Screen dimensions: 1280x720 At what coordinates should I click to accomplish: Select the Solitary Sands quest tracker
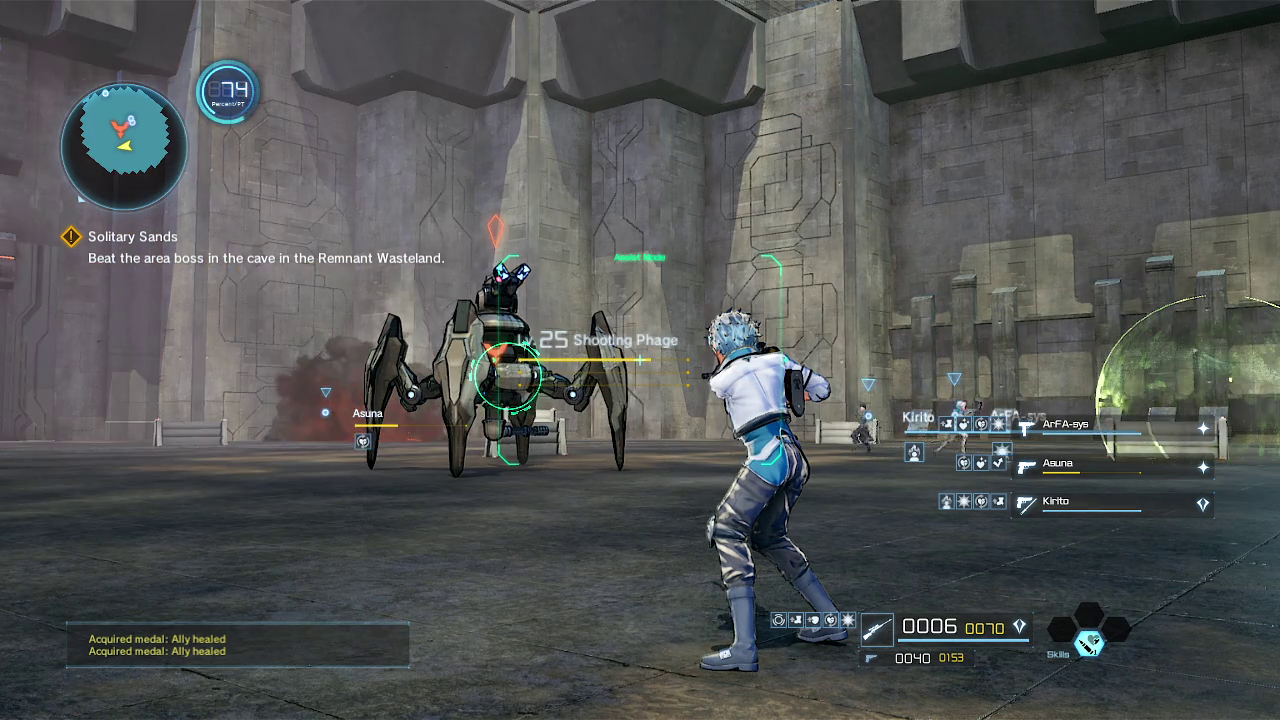tap(132, 237)
